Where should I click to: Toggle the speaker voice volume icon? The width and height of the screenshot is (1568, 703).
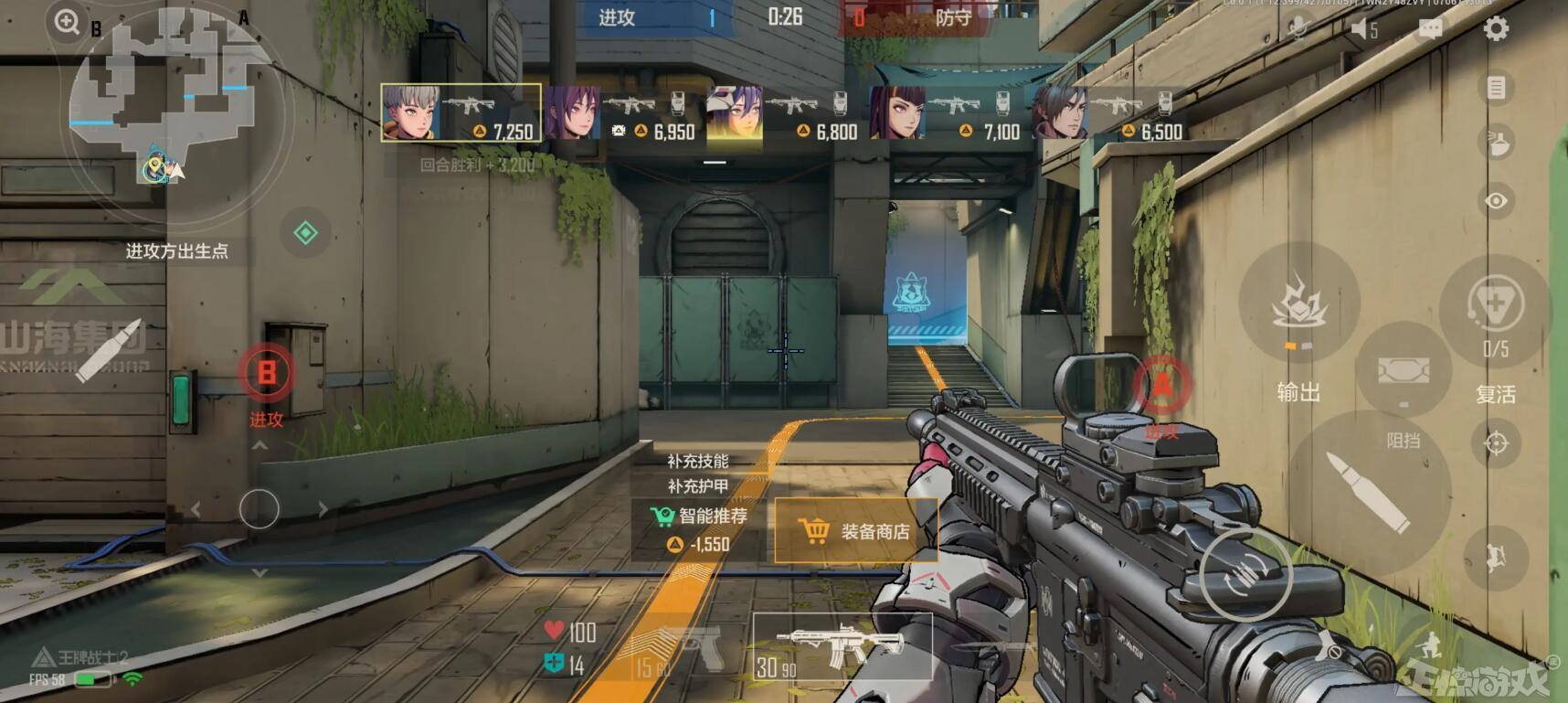pos(1363,29)
